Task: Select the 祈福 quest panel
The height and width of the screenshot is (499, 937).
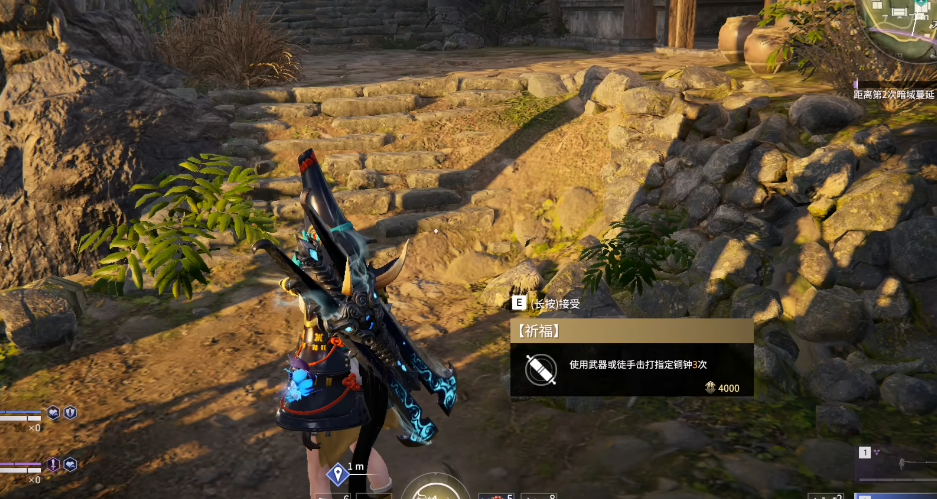Action: (631, 357)
